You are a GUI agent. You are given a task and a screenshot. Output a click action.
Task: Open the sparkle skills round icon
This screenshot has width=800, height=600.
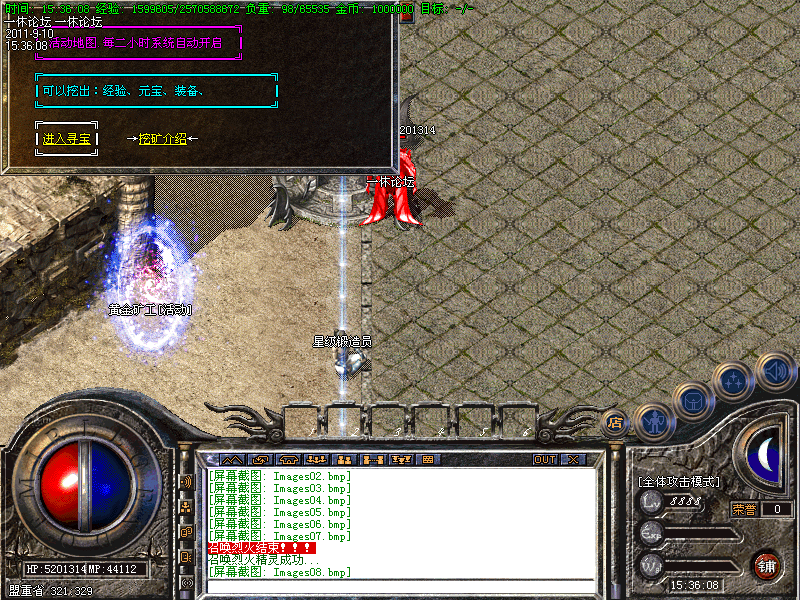pyautogui.click(x=735, y=381)
